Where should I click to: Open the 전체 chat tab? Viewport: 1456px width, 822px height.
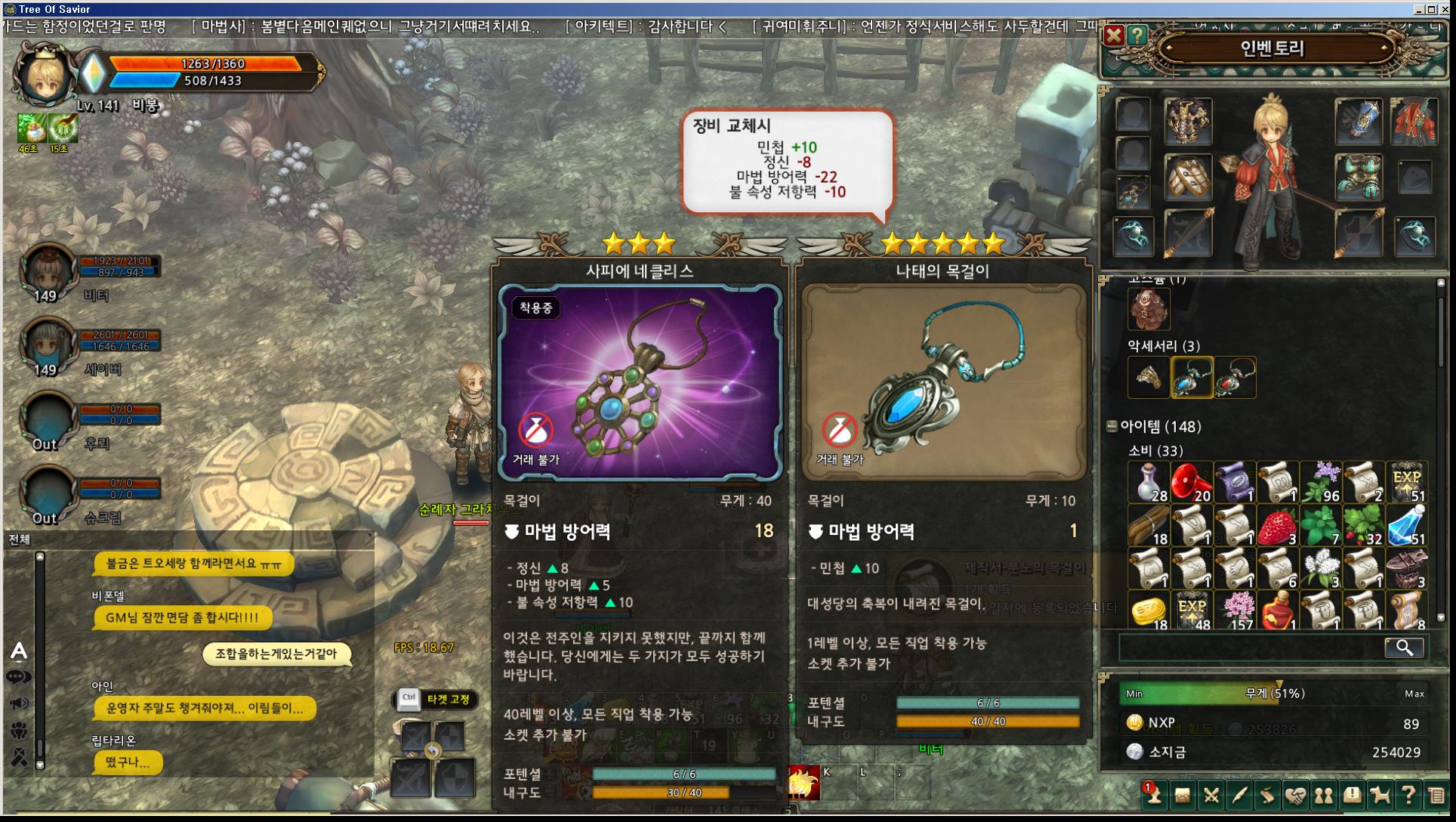point(20,539)
